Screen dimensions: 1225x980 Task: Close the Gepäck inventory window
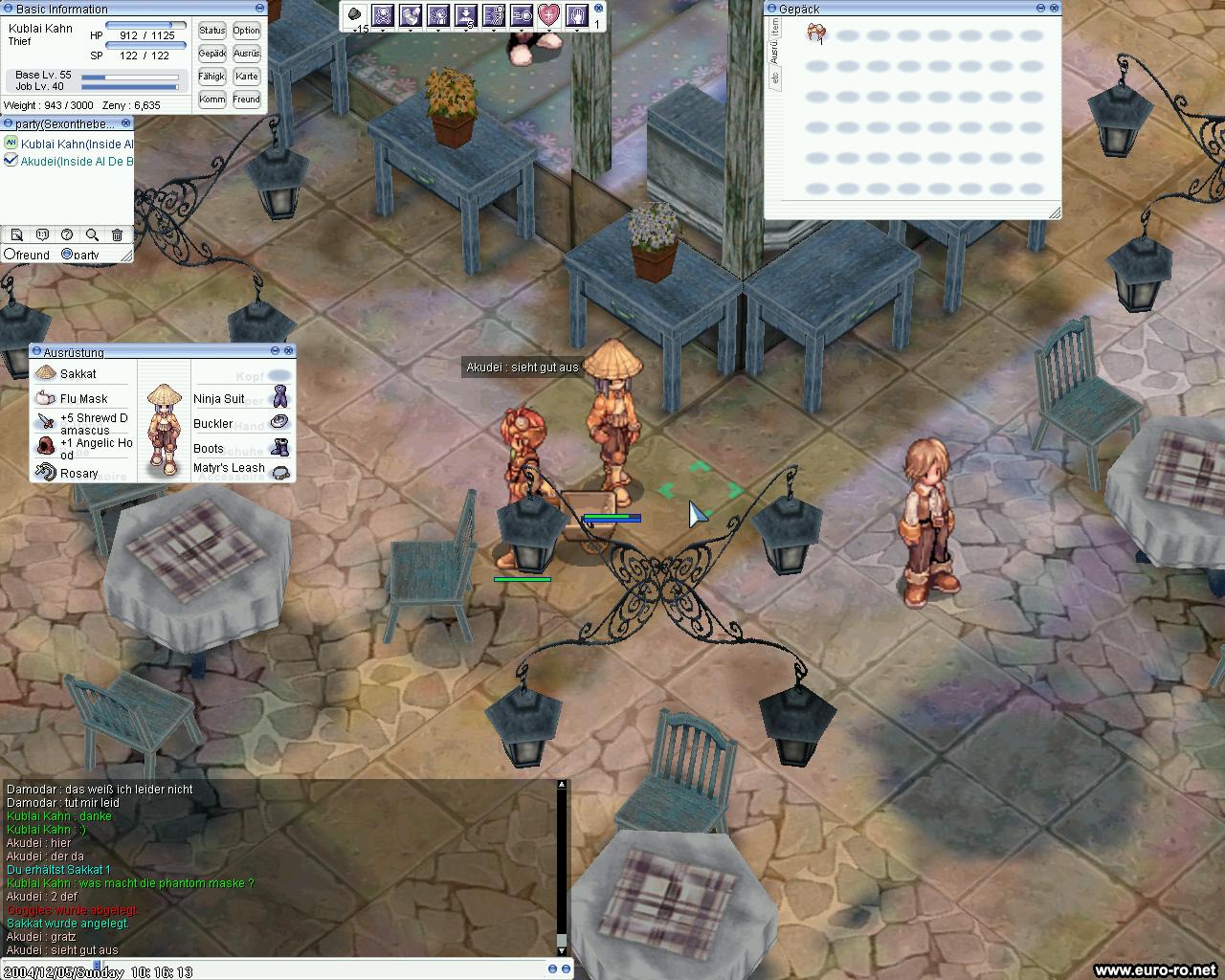[x=1054, y=8]
